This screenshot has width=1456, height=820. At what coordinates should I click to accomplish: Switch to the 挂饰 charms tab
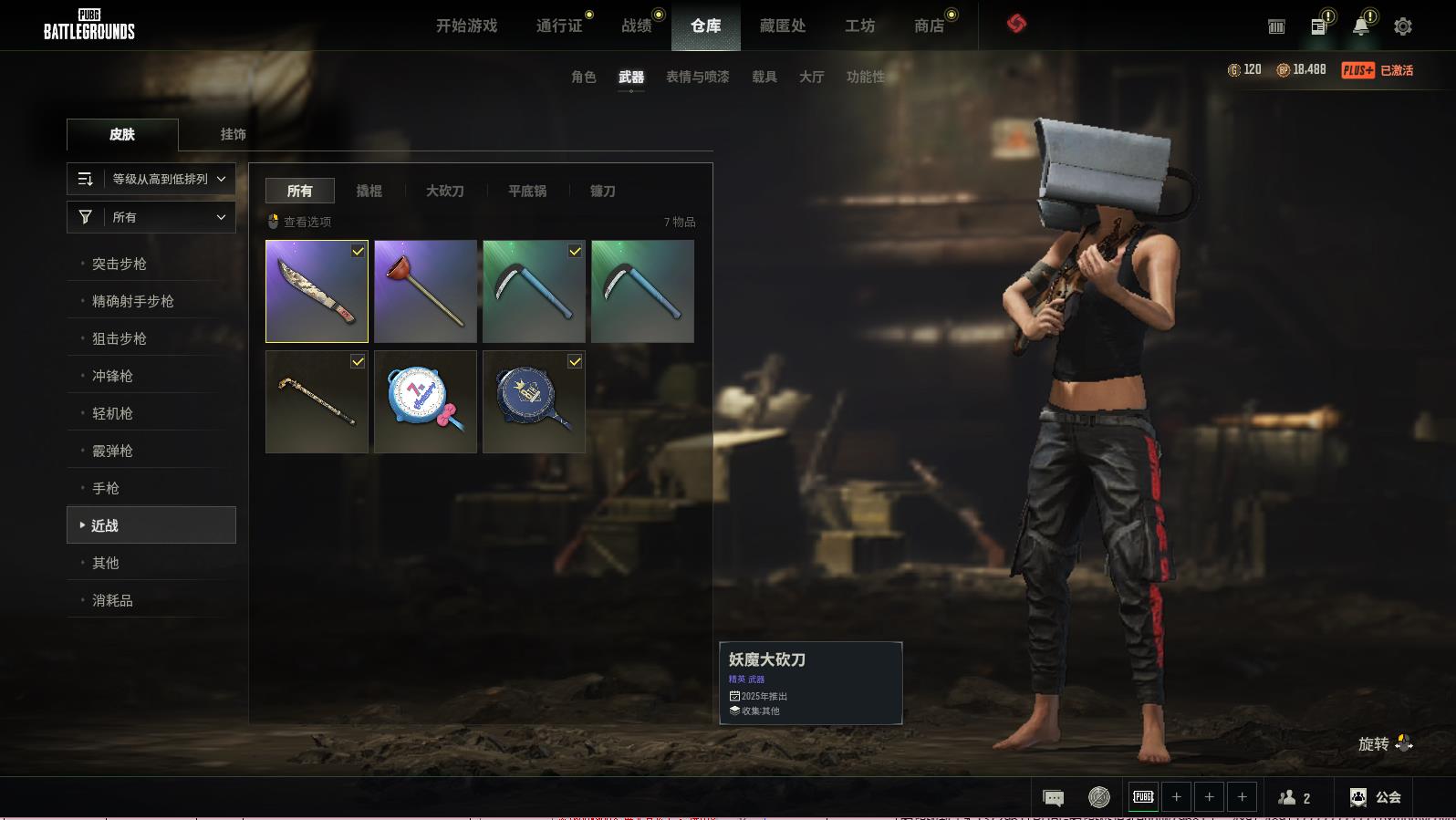[x=233, y=134]
